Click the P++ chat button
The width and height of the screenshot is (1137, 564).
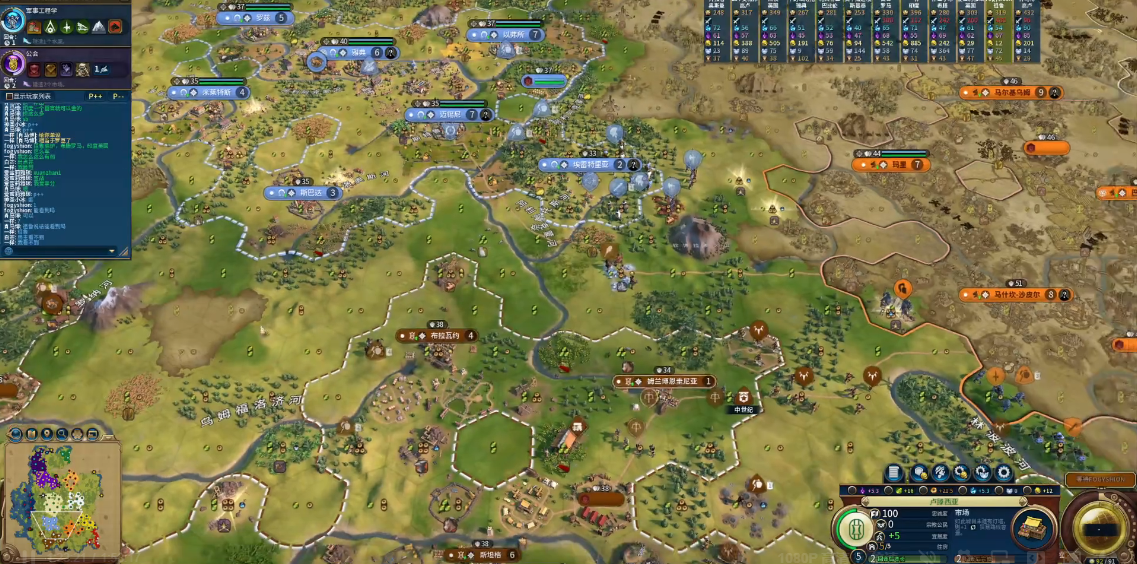point(96,96)
